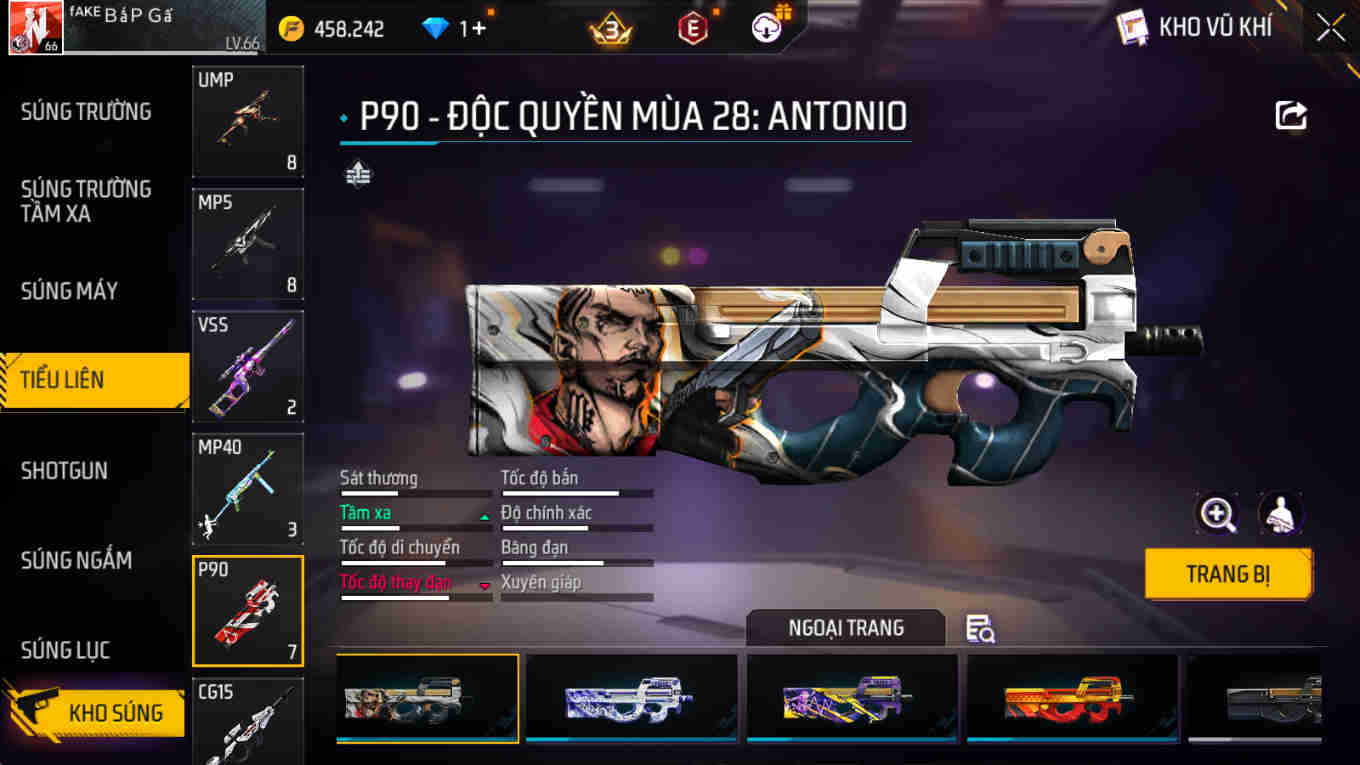Tap the magnifier icon to zoom weapon preview
This screenshot has width=1360, height=765.
(1217, 514)
